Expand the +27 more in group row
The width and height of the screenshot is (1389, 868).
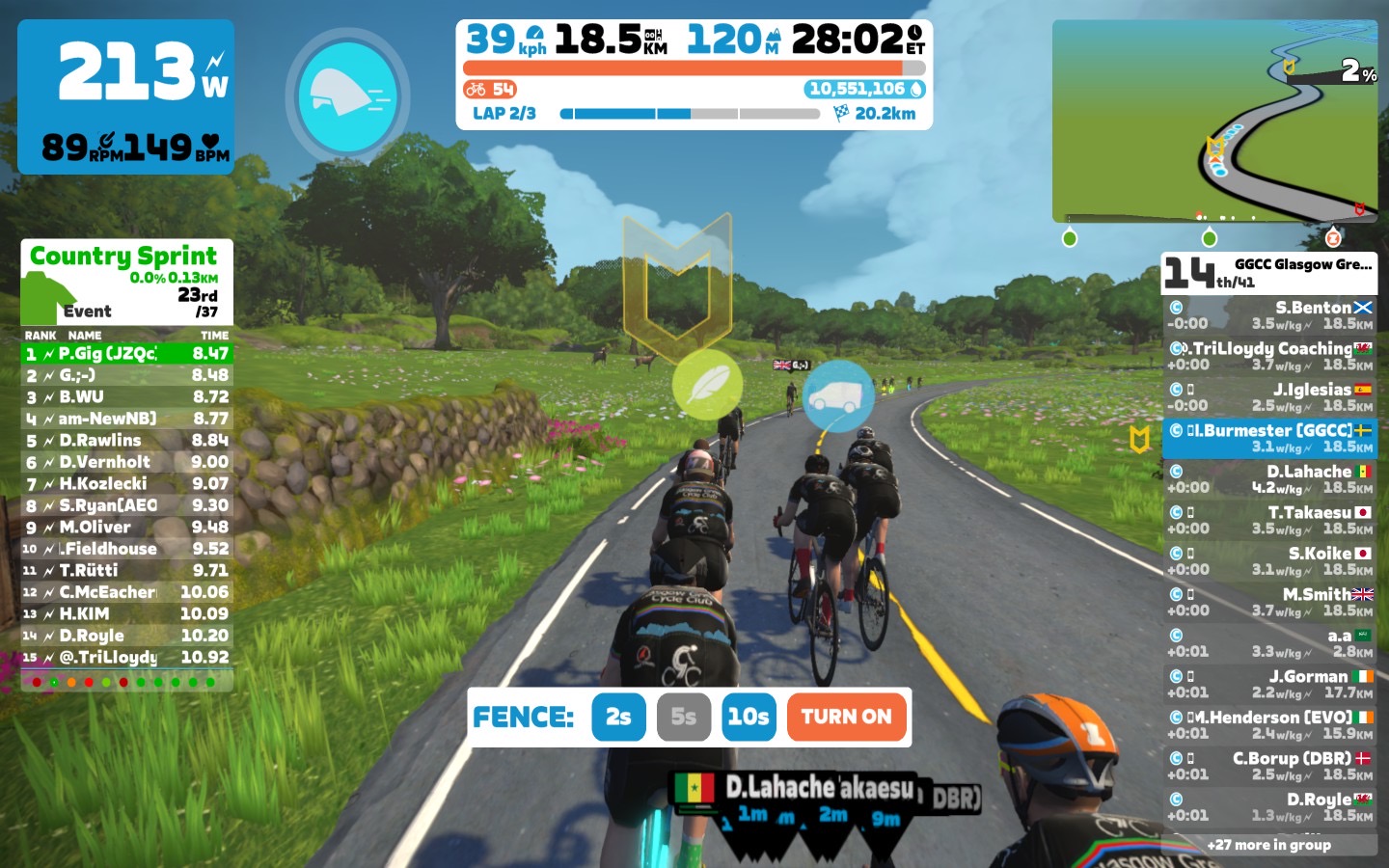tap(1269, 845)
